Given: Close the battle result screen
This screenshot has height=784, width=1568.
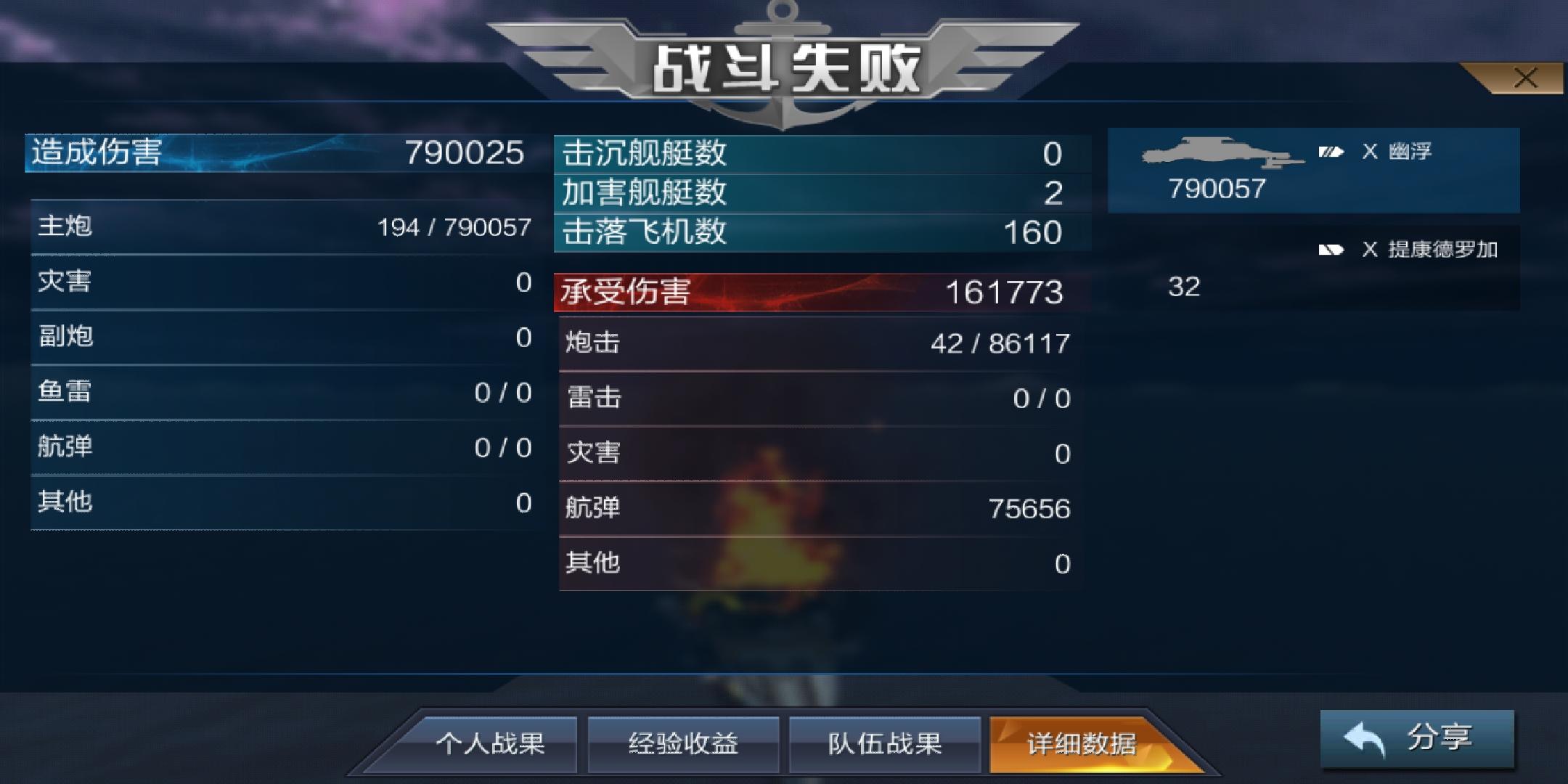Looking at the screenshot, I should [1524, 77].
